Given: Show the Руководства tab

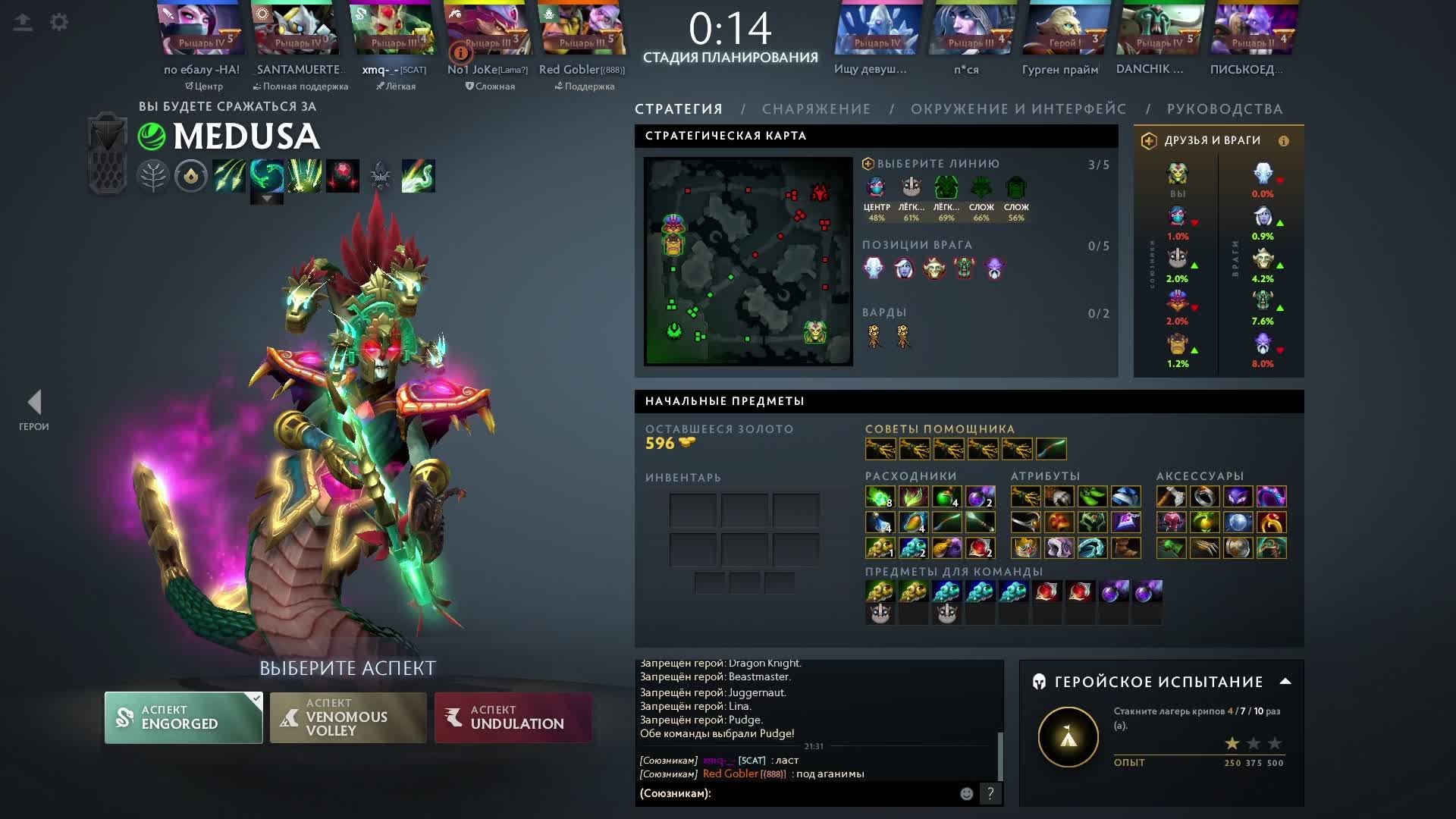Looking at the screenshot, I should coord(1224,109).
